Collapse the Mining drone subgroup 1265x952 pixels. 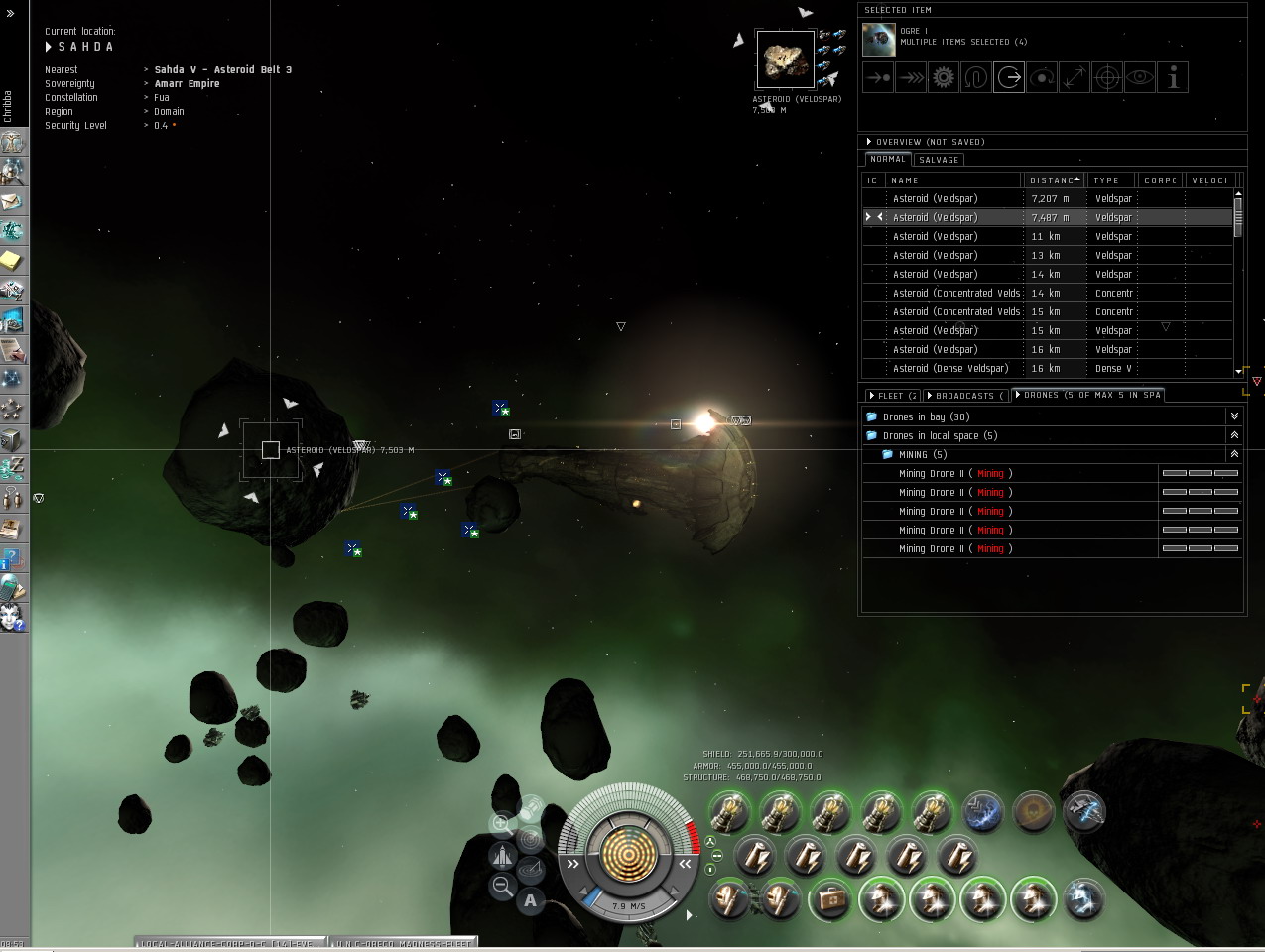[1234, 454]
